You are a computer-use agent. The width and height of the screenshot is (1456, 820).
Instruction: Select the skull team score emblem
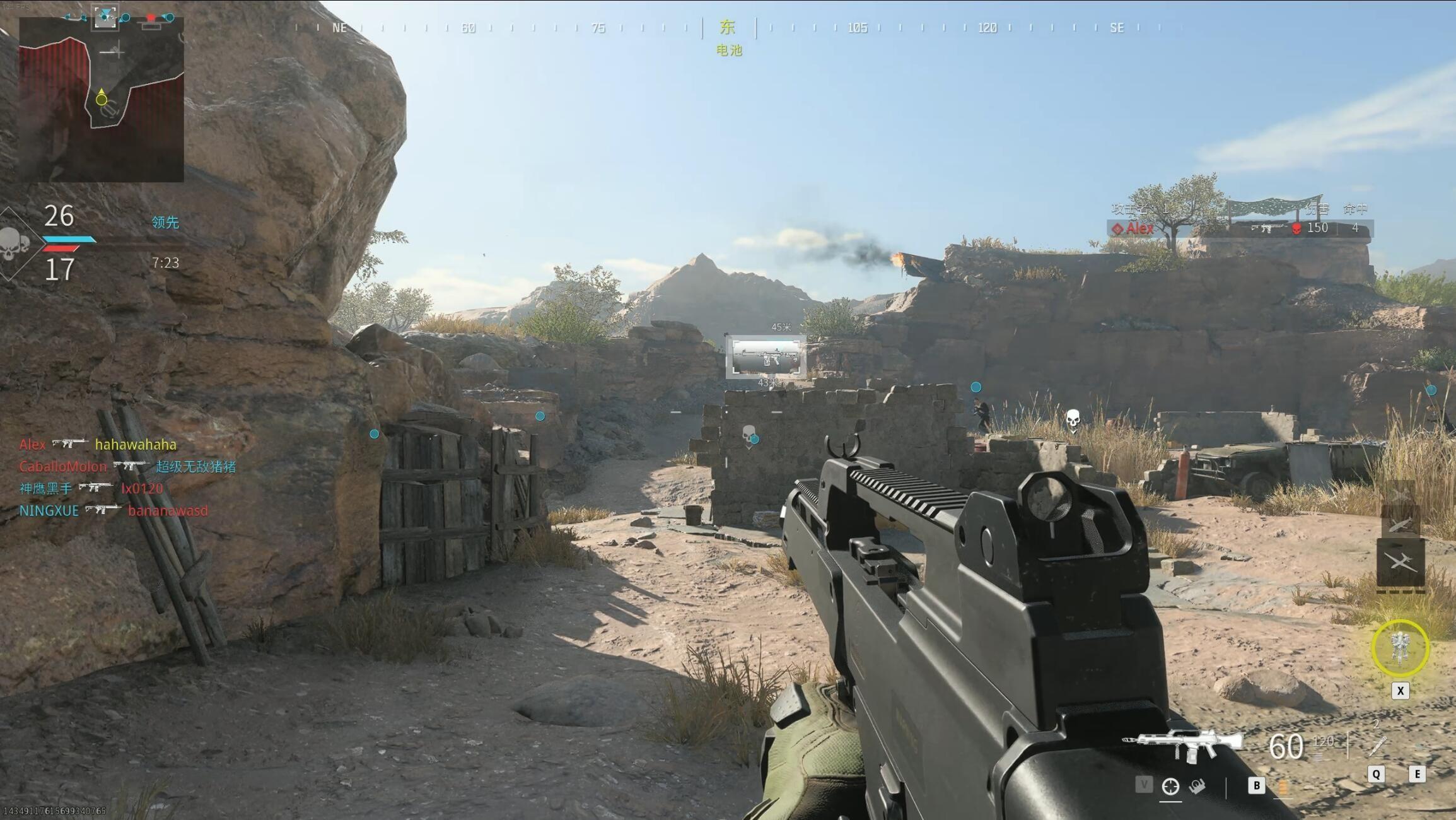(x=13, y=244)
